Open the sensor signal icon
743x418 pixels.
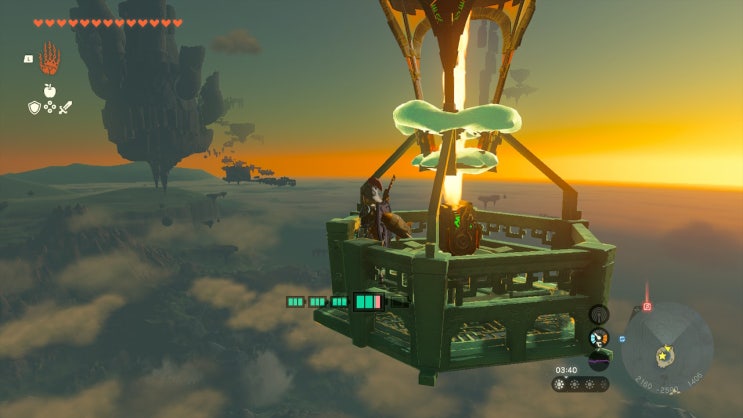599,314
